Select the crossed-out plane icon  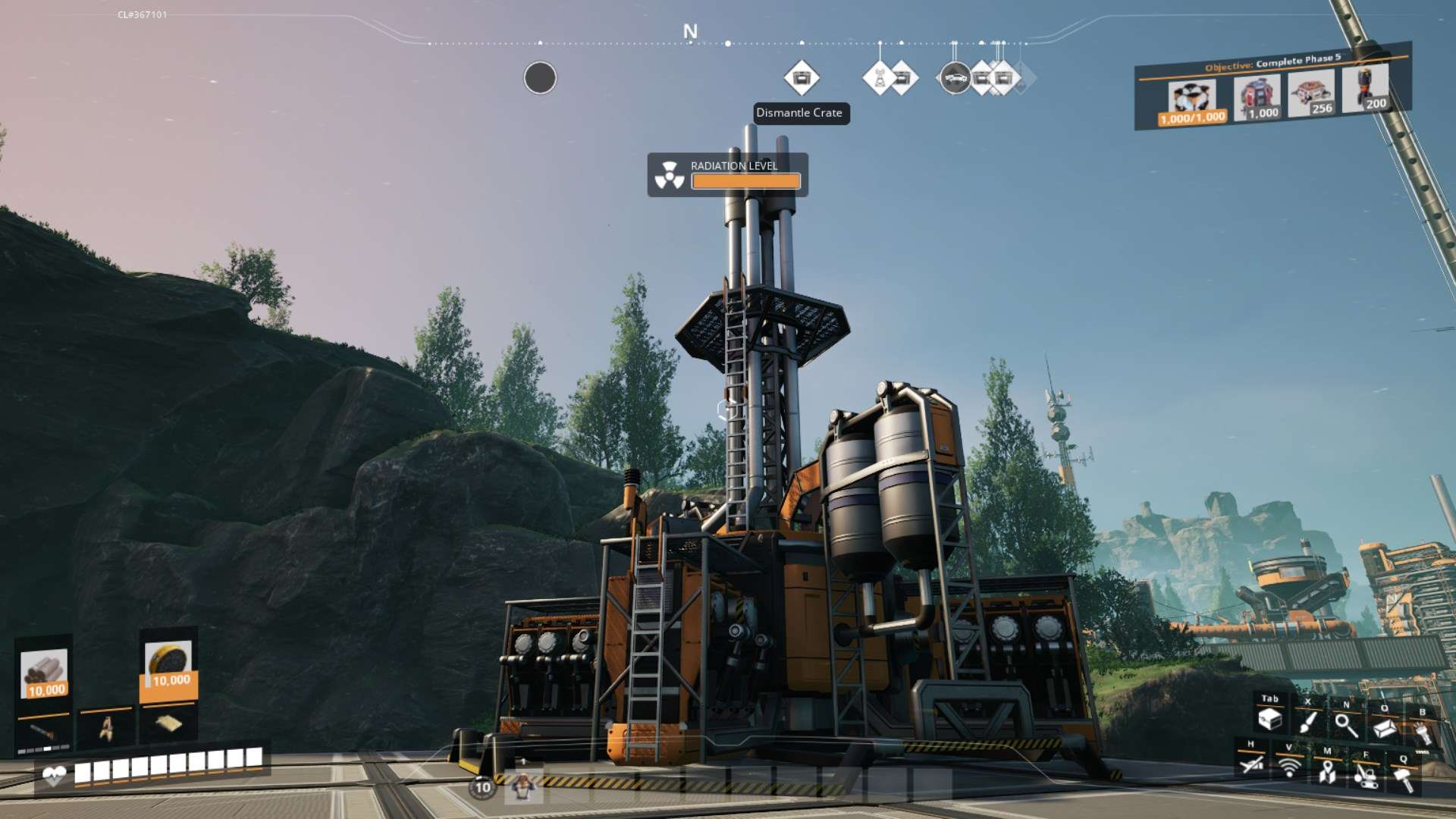click(1251, 764)
